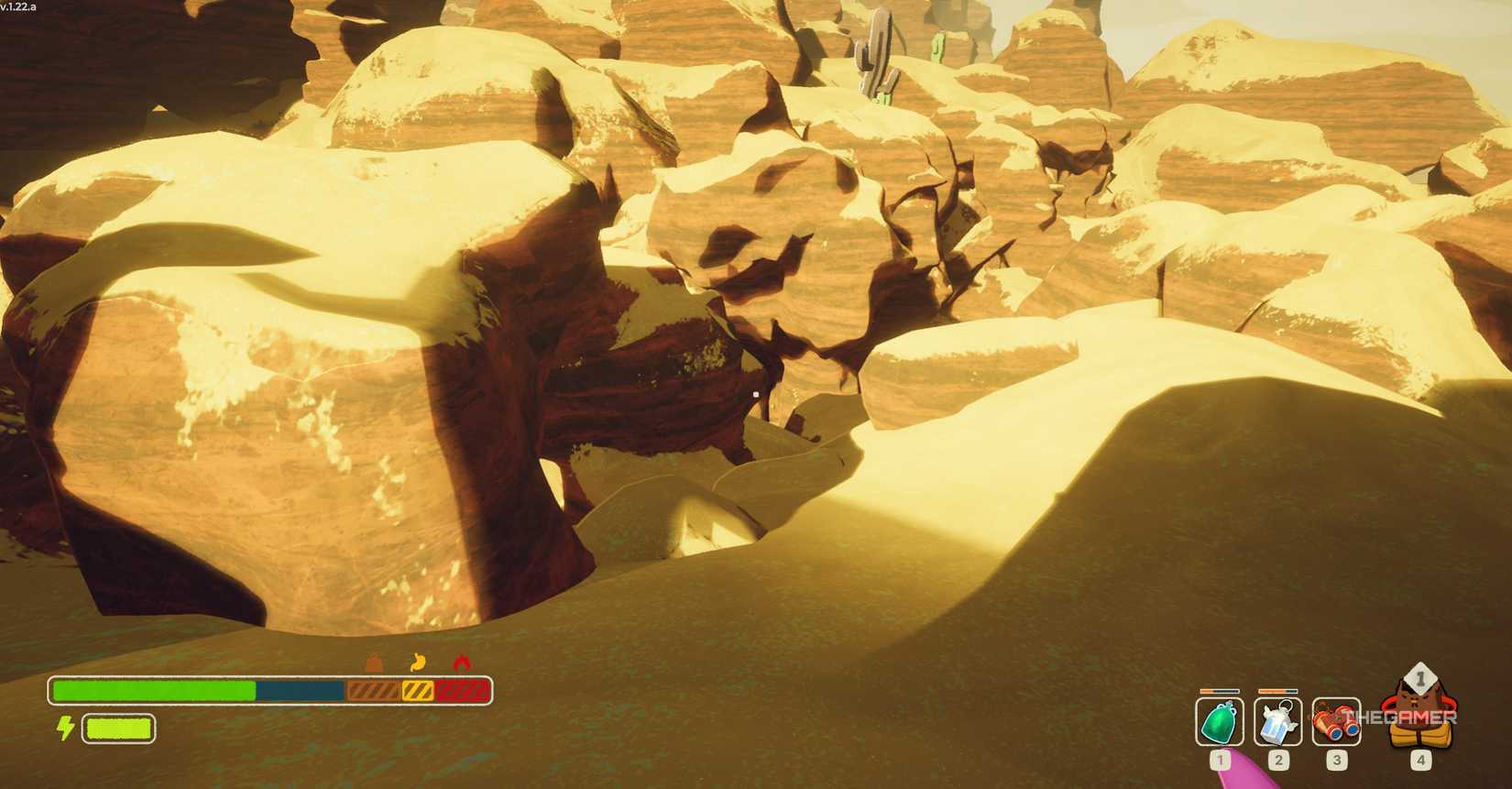Click the 3 keybind label under the binoculars
Viewport: 1512px width, 789px height.
(1336, 761)
